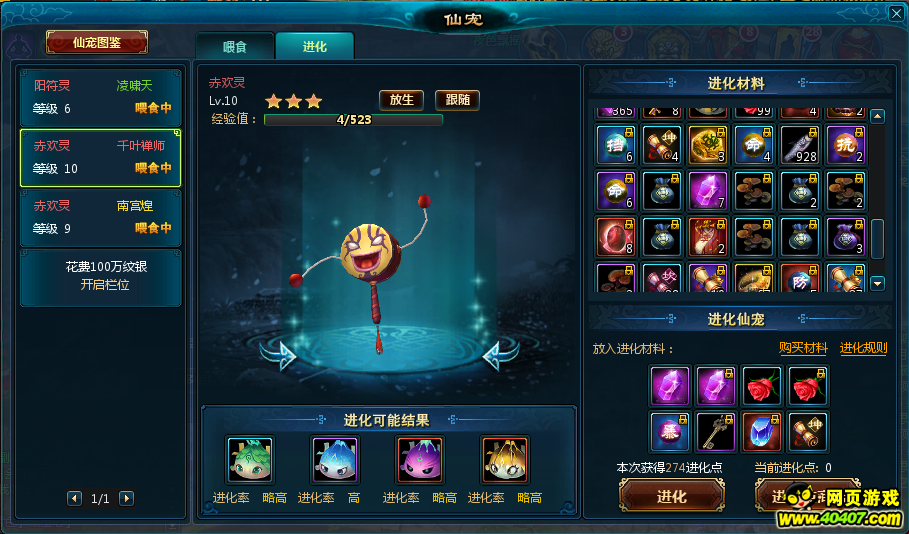Viewport: 909px width, 534px height.
Task: Start evolution with the 进化 button
Action: click(671, 497)
